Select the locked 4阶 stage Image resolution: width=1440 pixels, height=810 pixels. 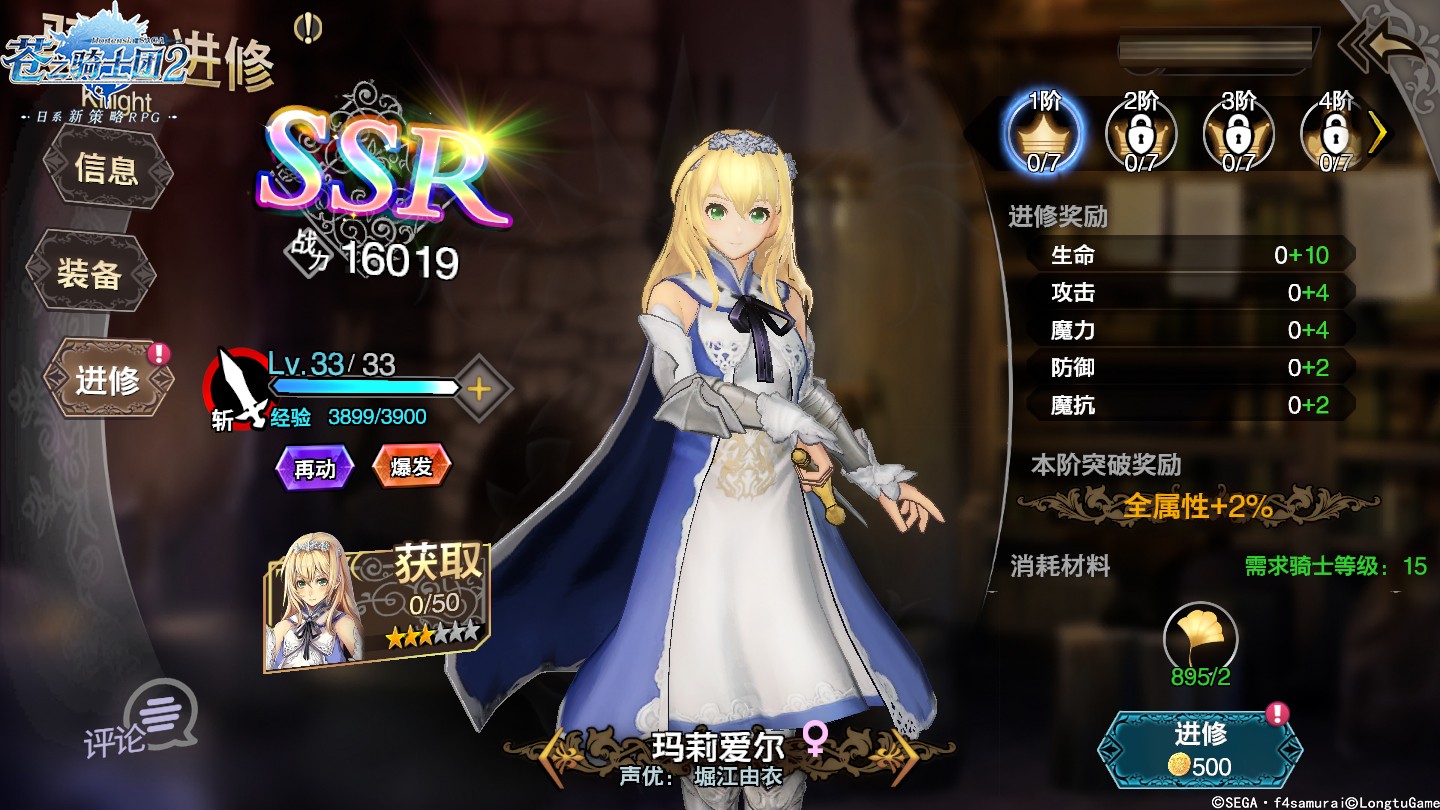coord(1334,133)
